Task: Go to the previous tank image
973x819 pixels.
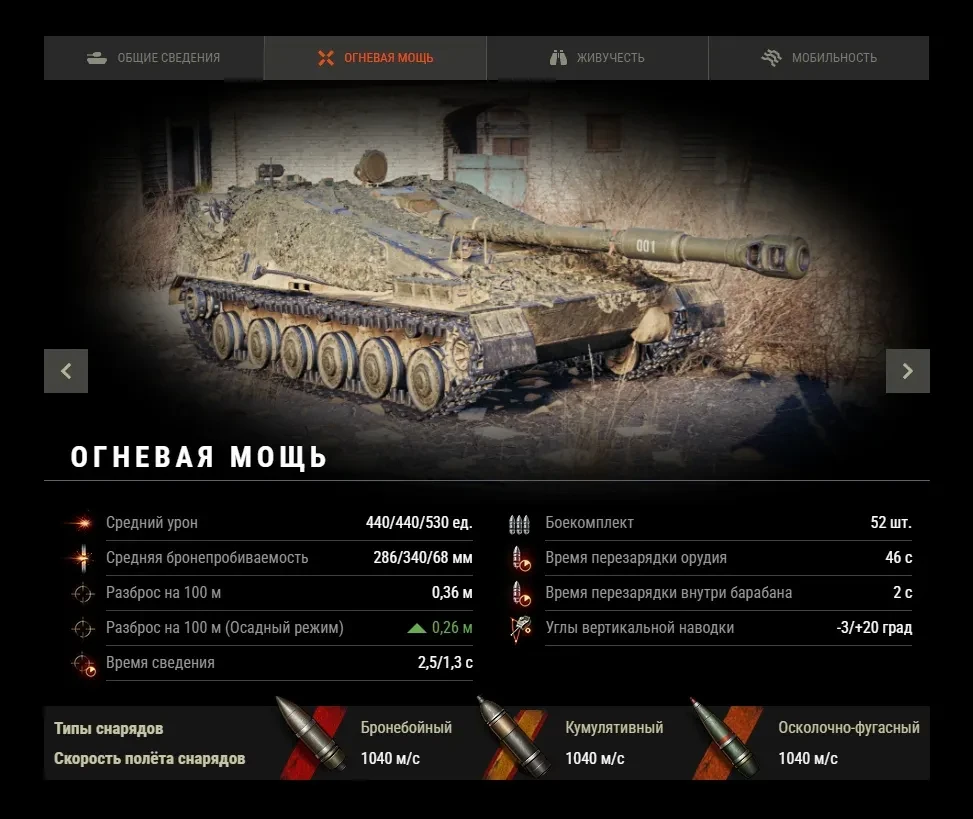Action: [66, 371]
